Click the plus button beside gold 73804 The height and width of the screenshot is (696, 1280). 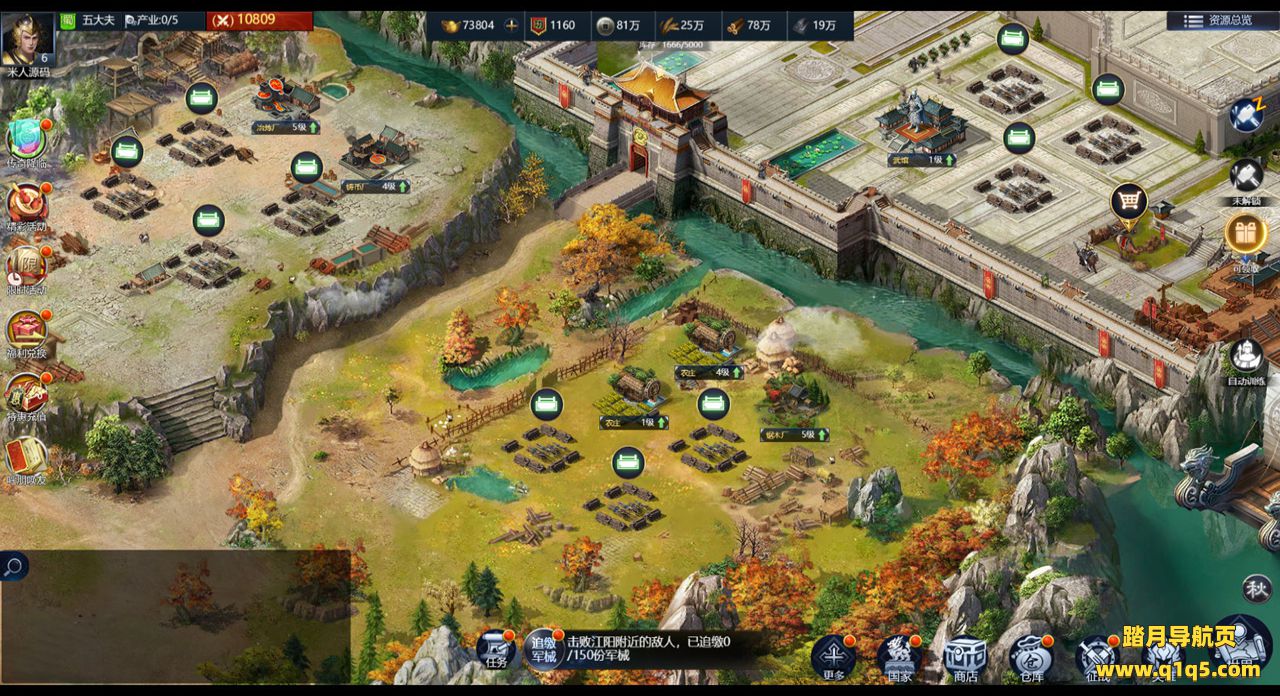pos(512,25)
